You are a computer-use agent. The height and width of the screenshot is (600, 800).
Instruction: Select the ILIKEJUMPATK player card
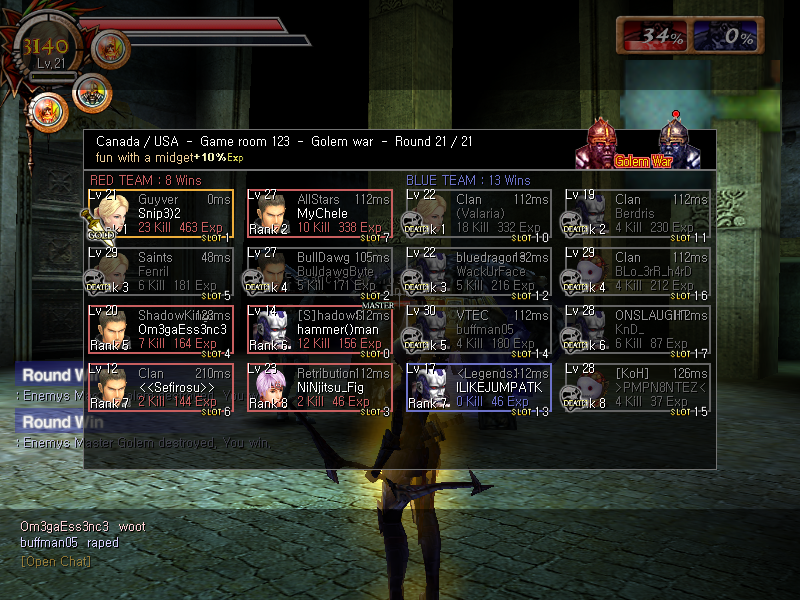coord(478,388)
